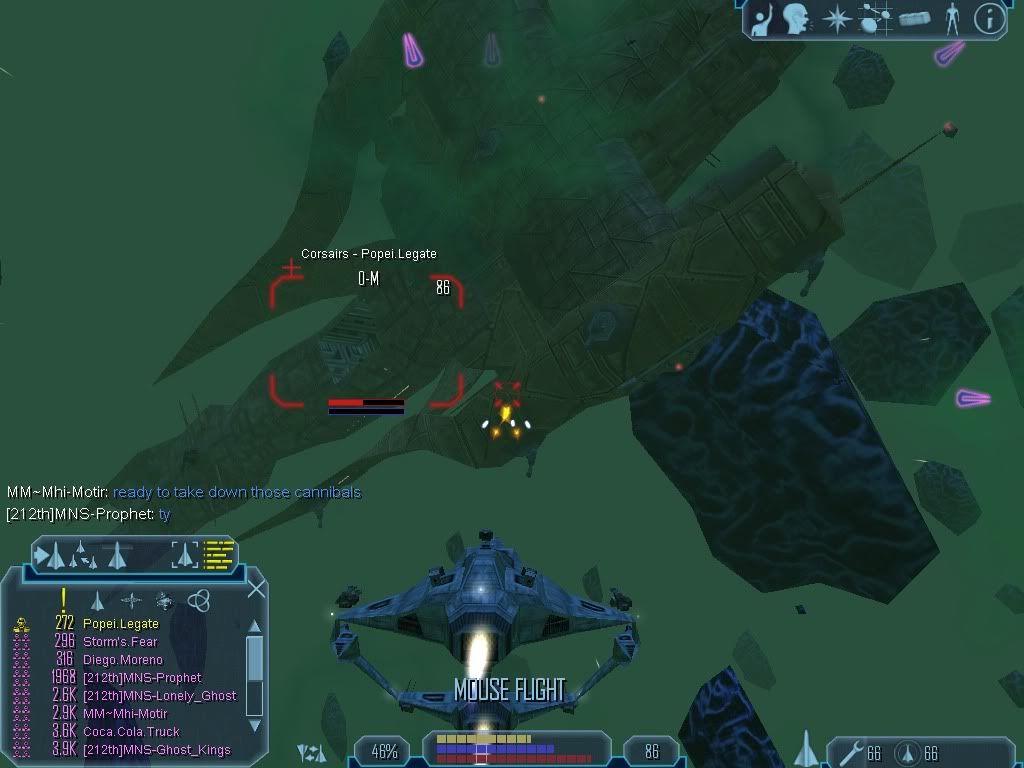The width and height of the screenshot is (1024, 768).
Task: Switch contact list to the triple-ring filter
Action: click(198, 600)
